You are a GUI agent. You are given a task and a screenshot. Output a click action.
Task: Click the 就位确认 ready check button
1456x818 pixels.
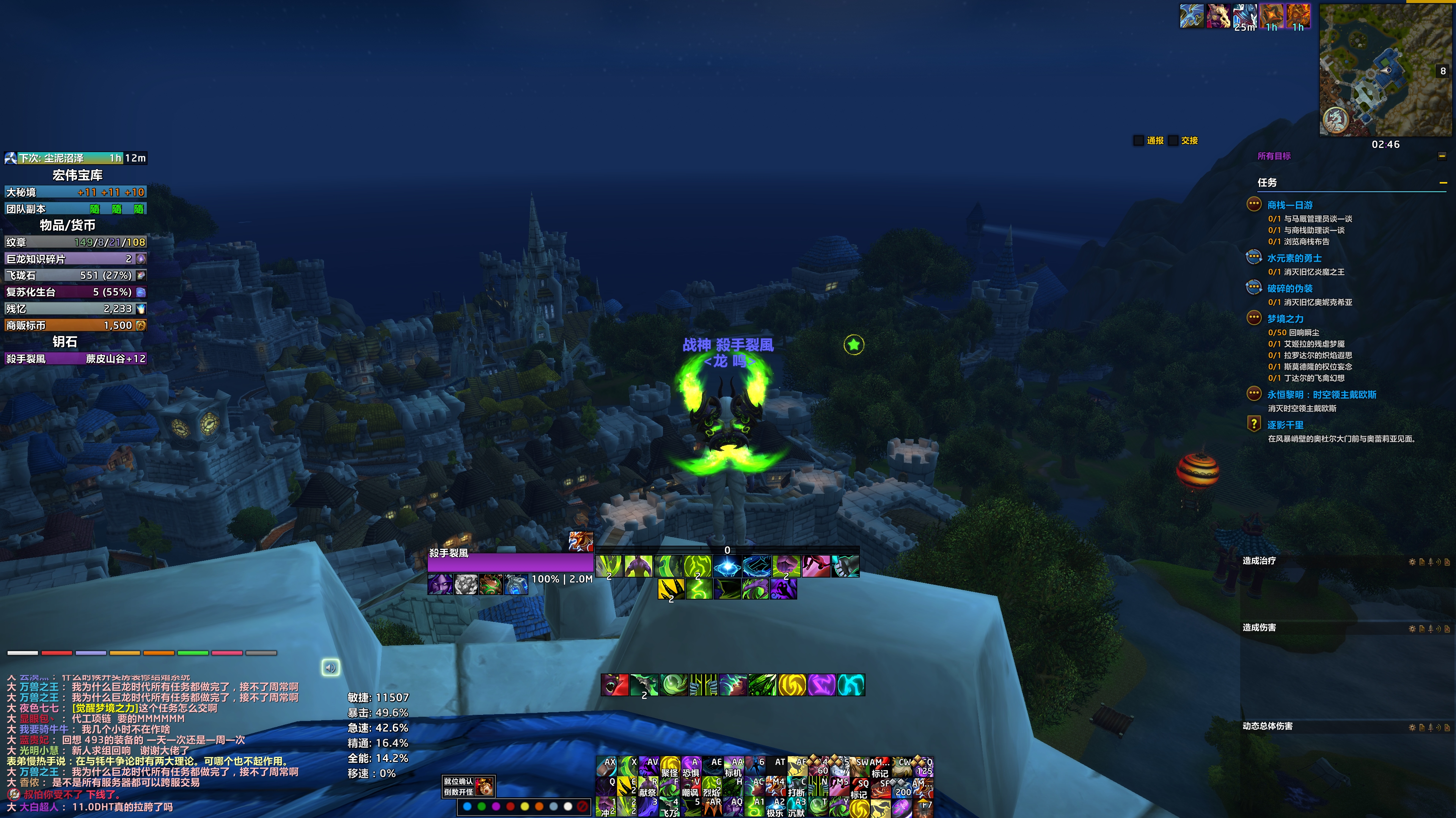coord(459,781)
